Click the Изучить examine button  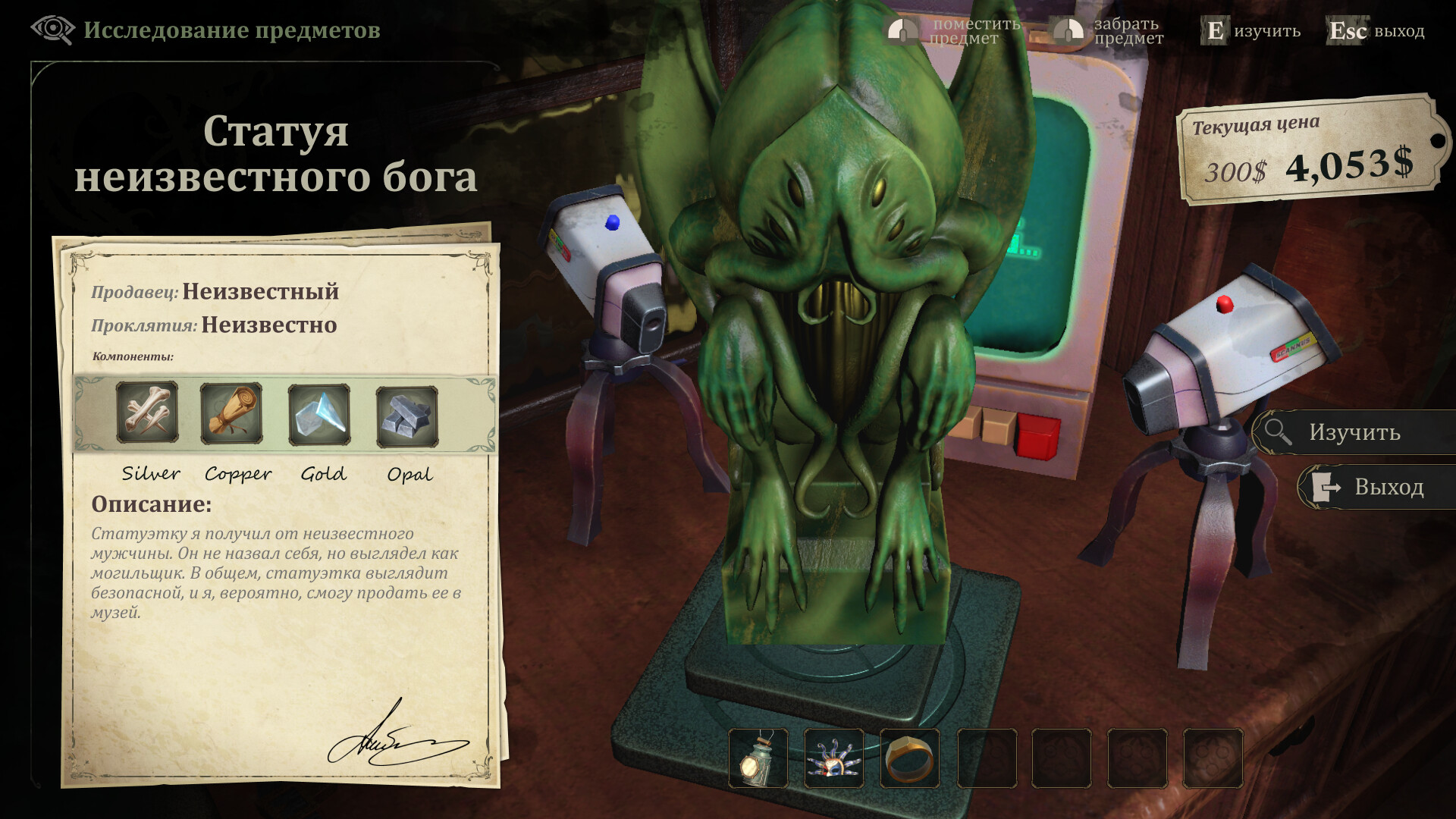click(1354, 432)
